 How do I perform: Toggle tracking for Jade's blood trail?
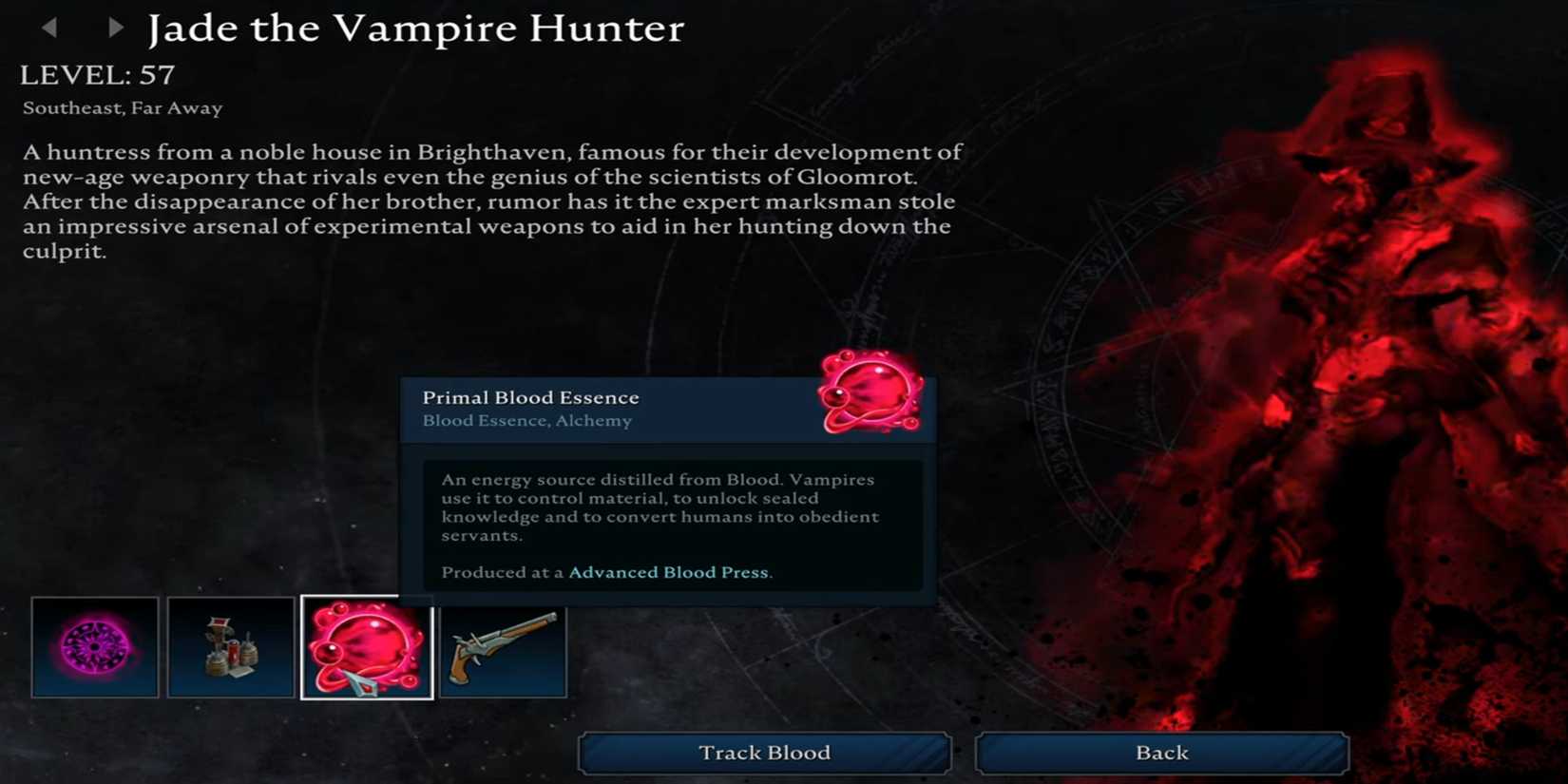(x=763, y=753)
